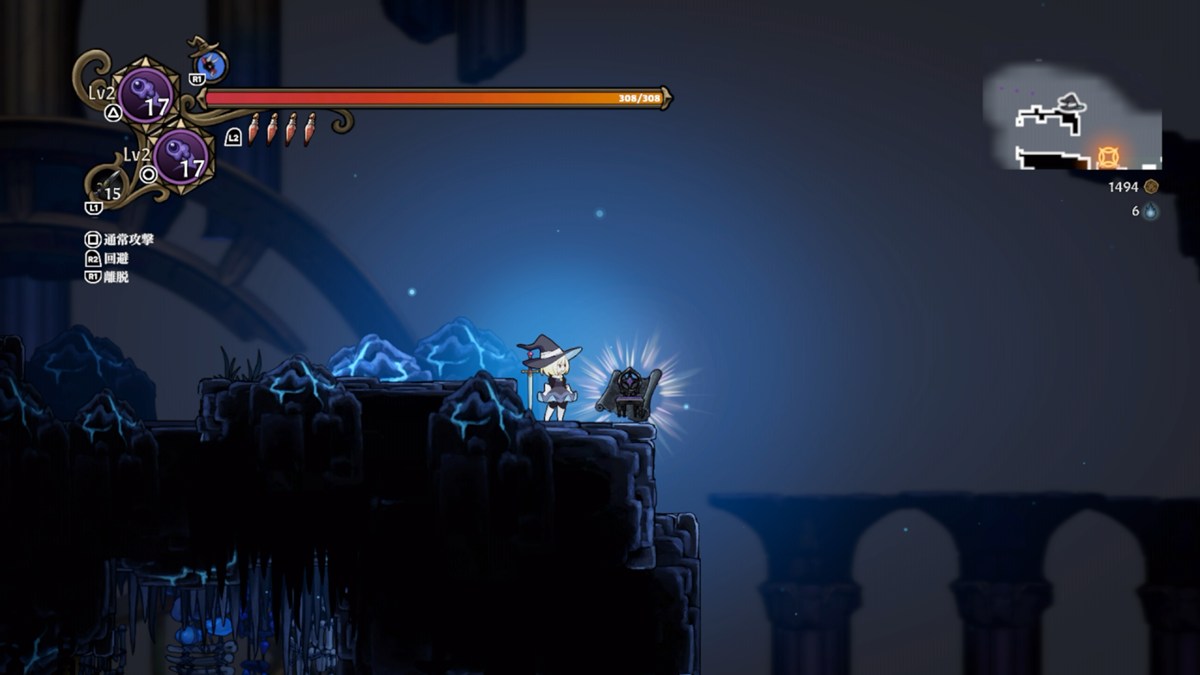The image size is (1200, 675).
Task: Activate the purple orb skill bound to circle
Action: pyautogui.click(x=181, y=157)
